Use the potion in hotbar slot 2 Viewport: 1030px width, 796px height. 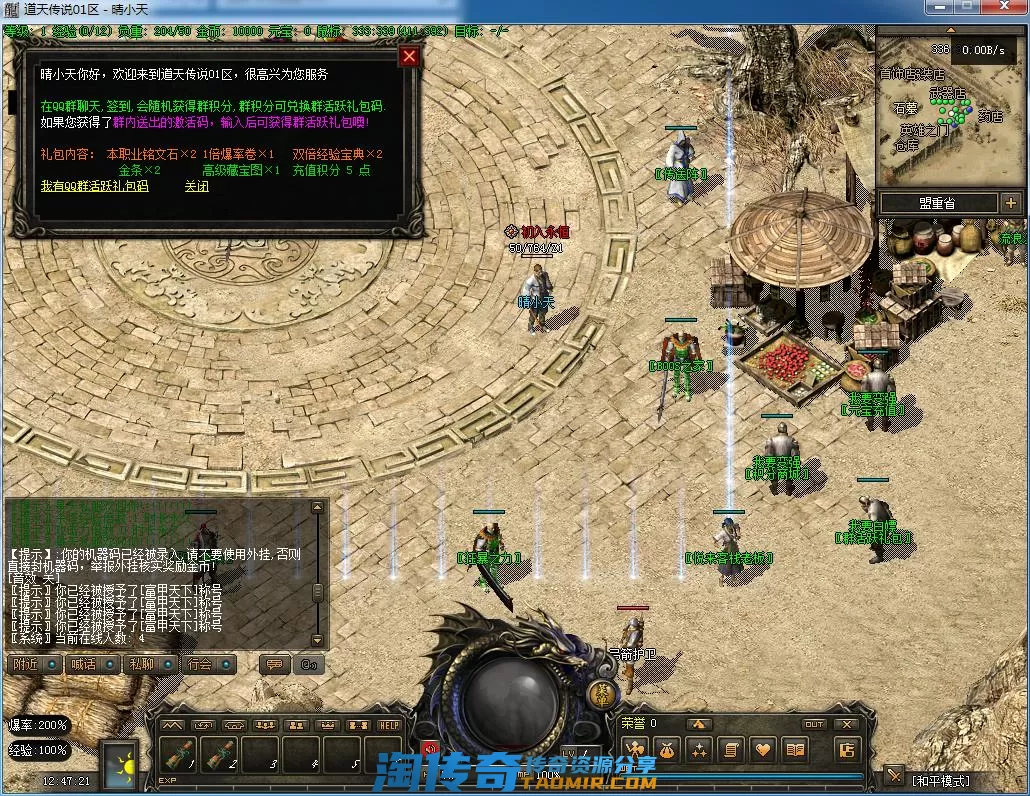point(220,755)
